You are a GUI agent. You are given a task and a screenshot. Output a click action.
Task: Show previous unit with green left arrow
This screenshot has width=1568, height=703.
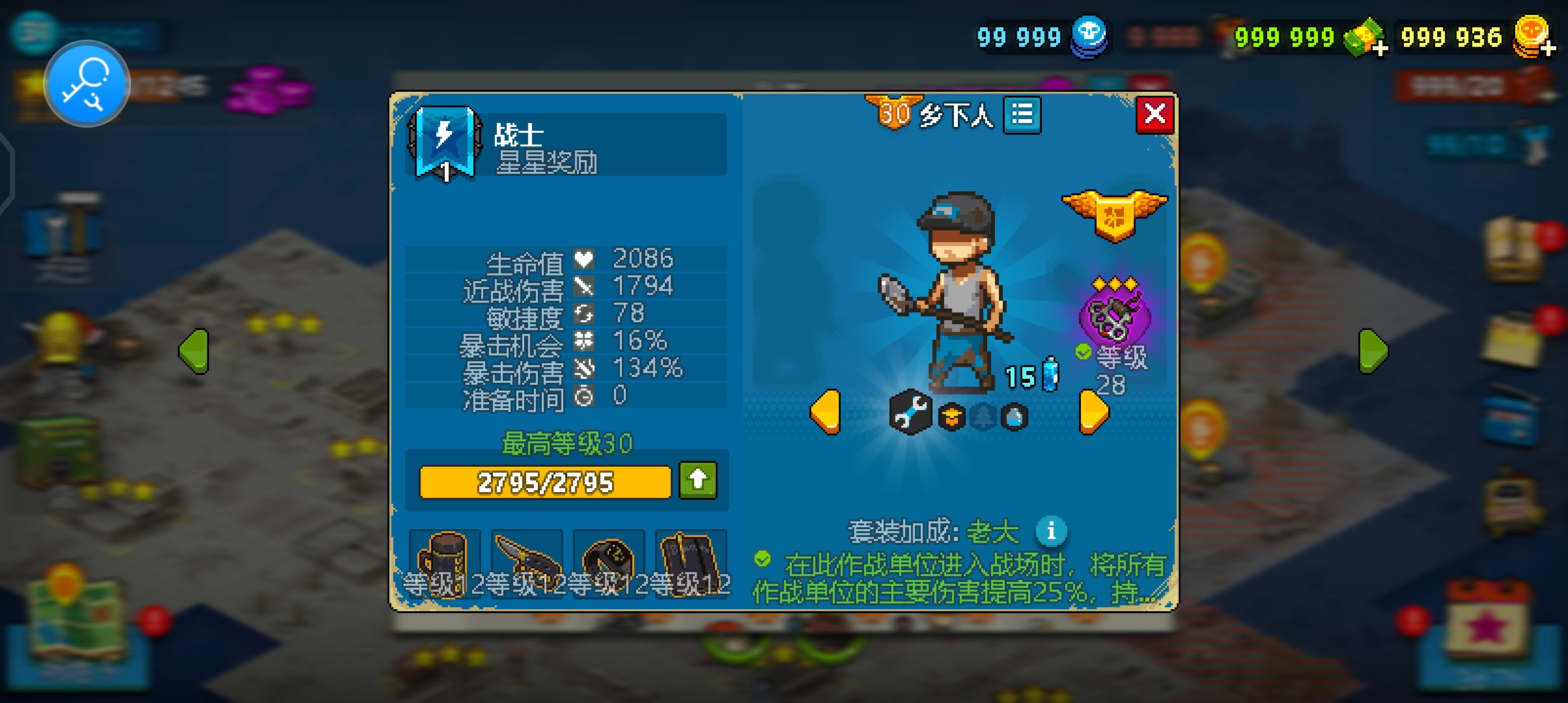pyautogui.click(x=194, y=351)
